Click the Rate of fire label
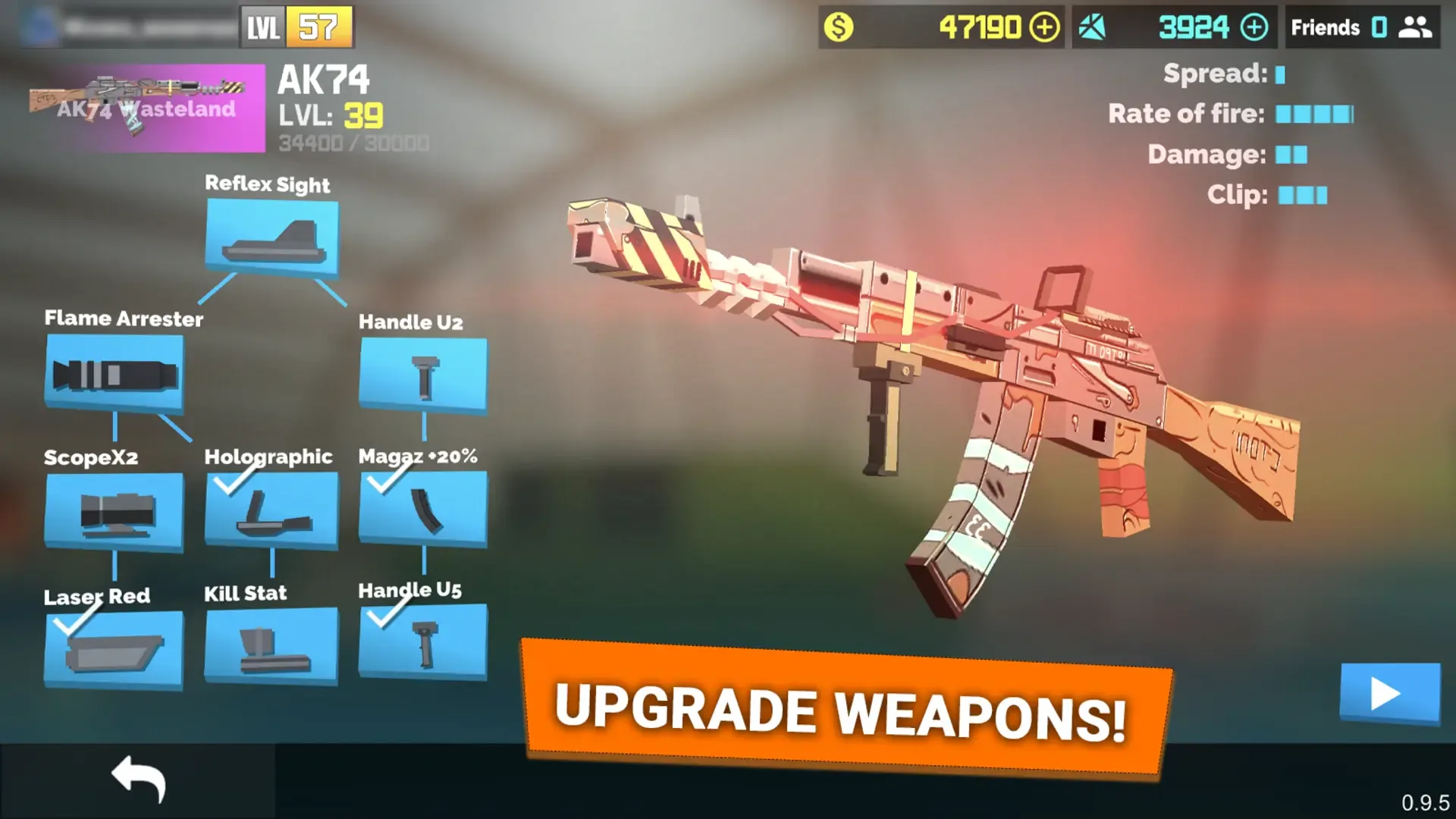 click(1185, 115)
